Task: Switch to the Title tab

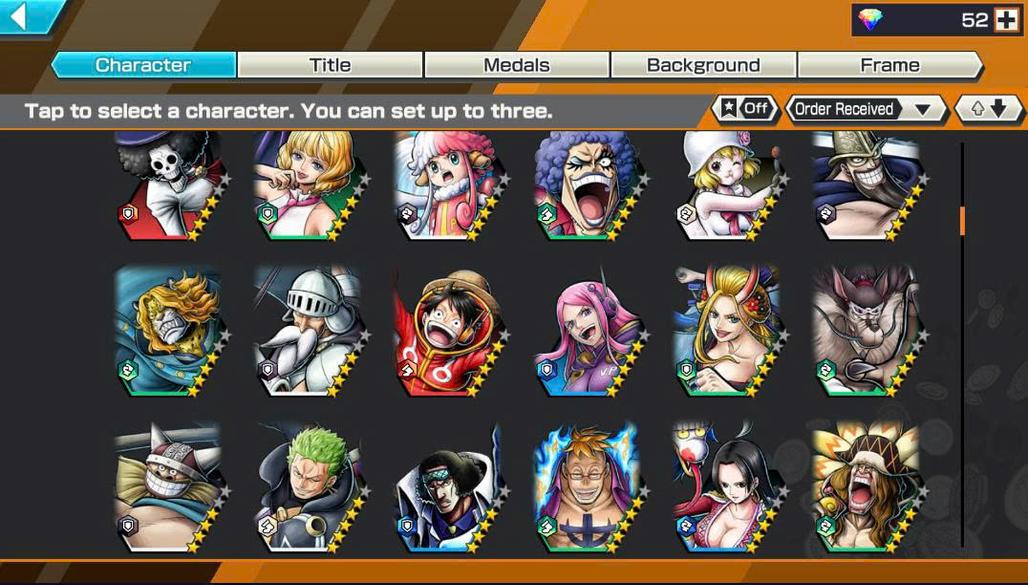Action: [x=329, y=65]
